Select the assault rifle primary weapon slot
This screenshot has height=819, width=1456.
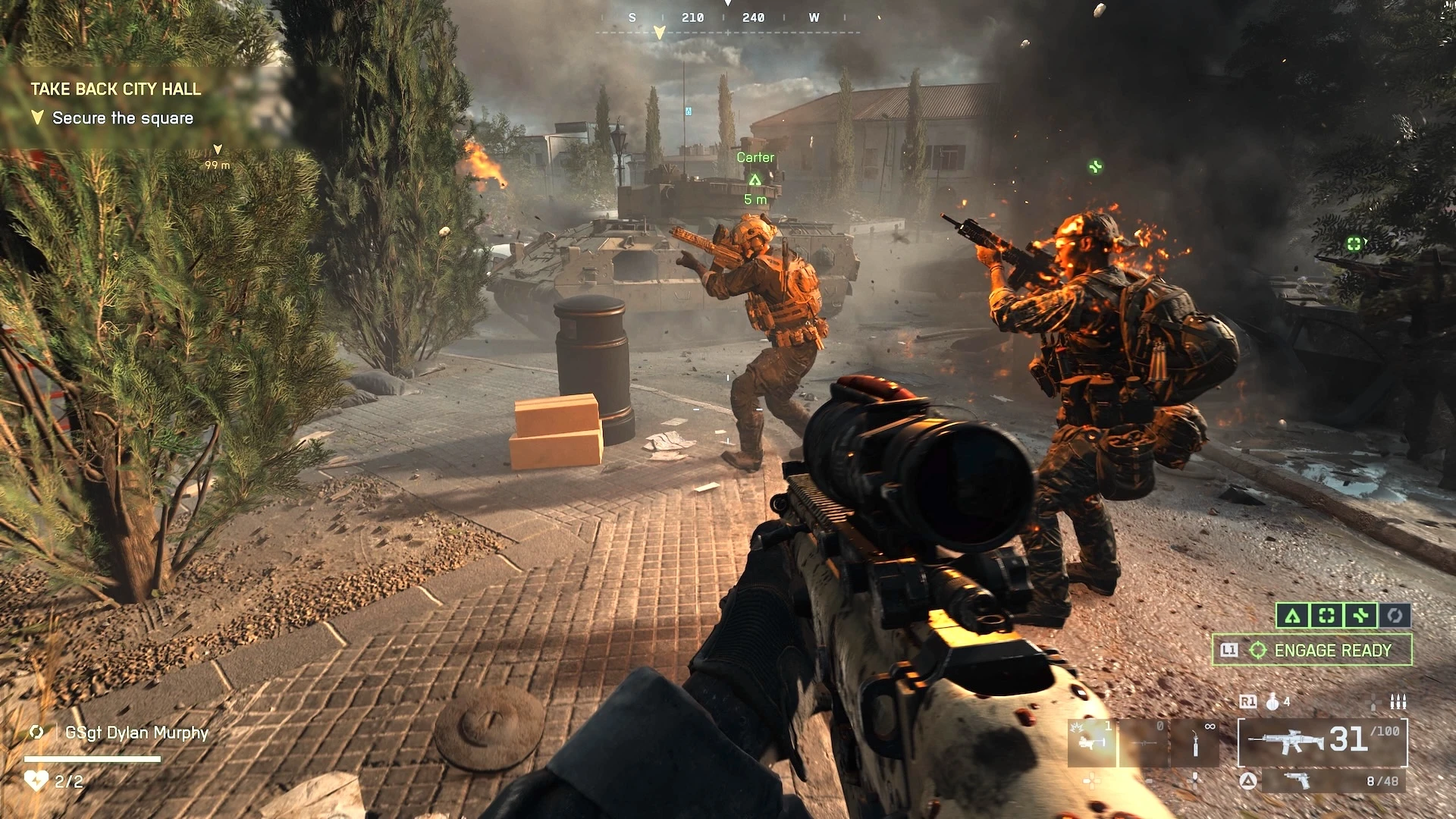1323,742
